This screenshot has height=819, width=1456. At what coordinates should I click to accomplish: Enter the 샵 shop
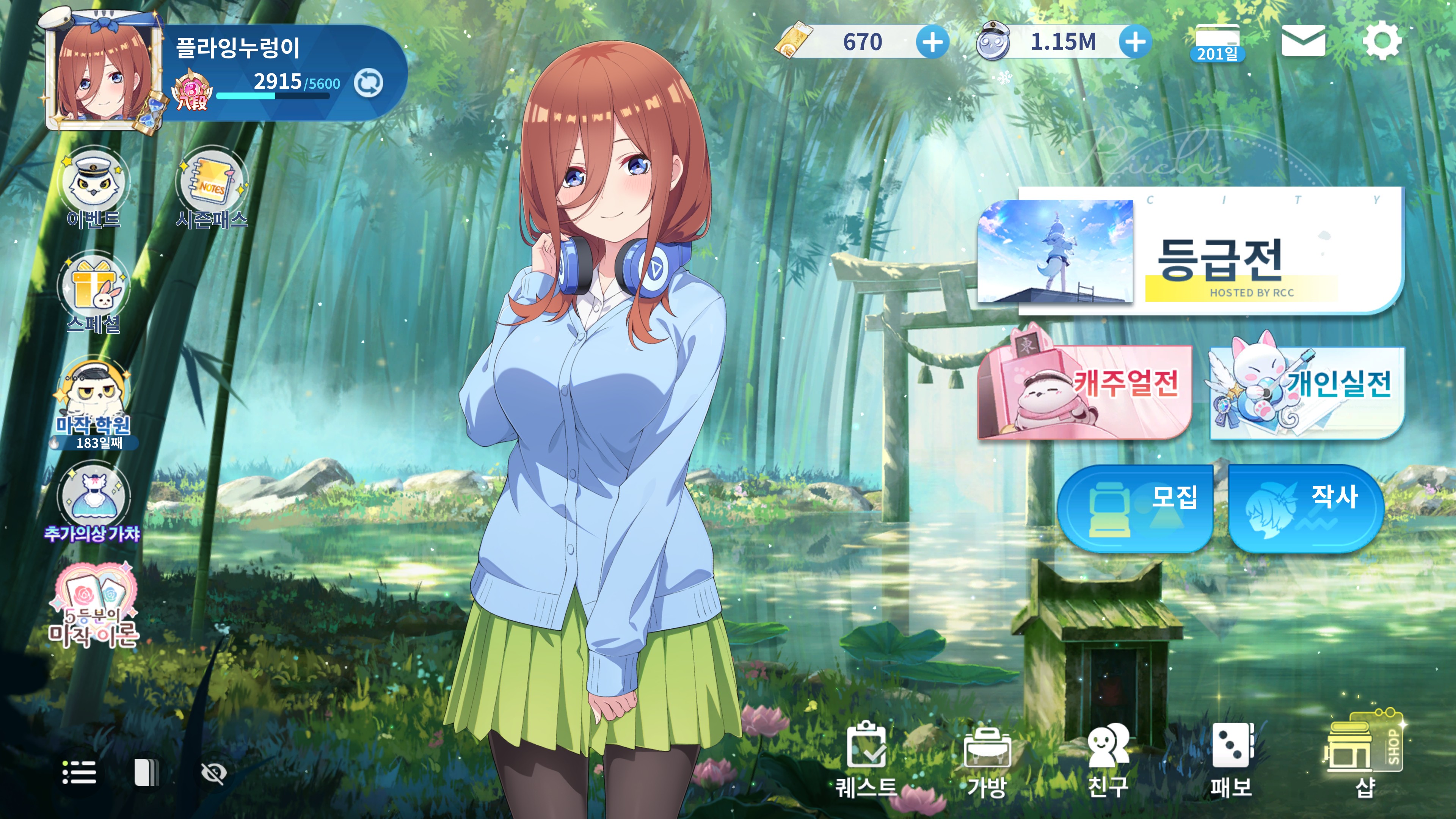click(x=1363, y=758)
